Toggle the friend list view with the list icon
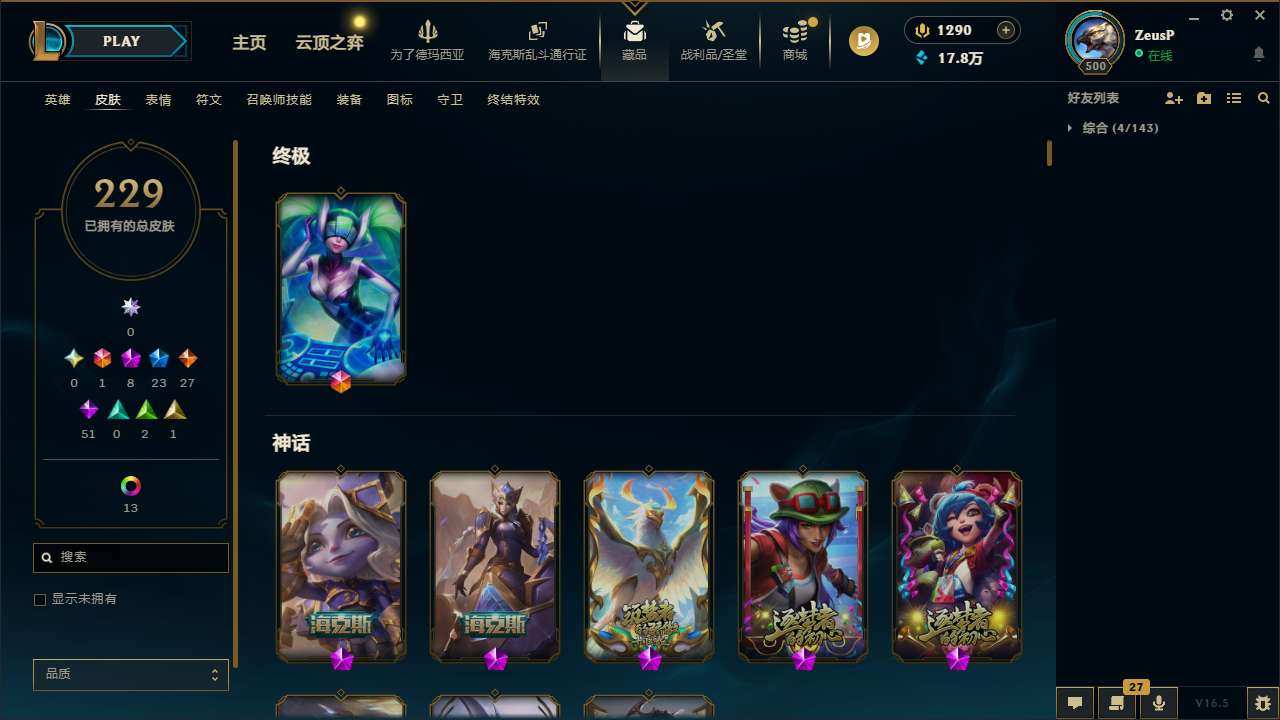The width and height of the screenshot is (1280, 720). click(1234, 98)
